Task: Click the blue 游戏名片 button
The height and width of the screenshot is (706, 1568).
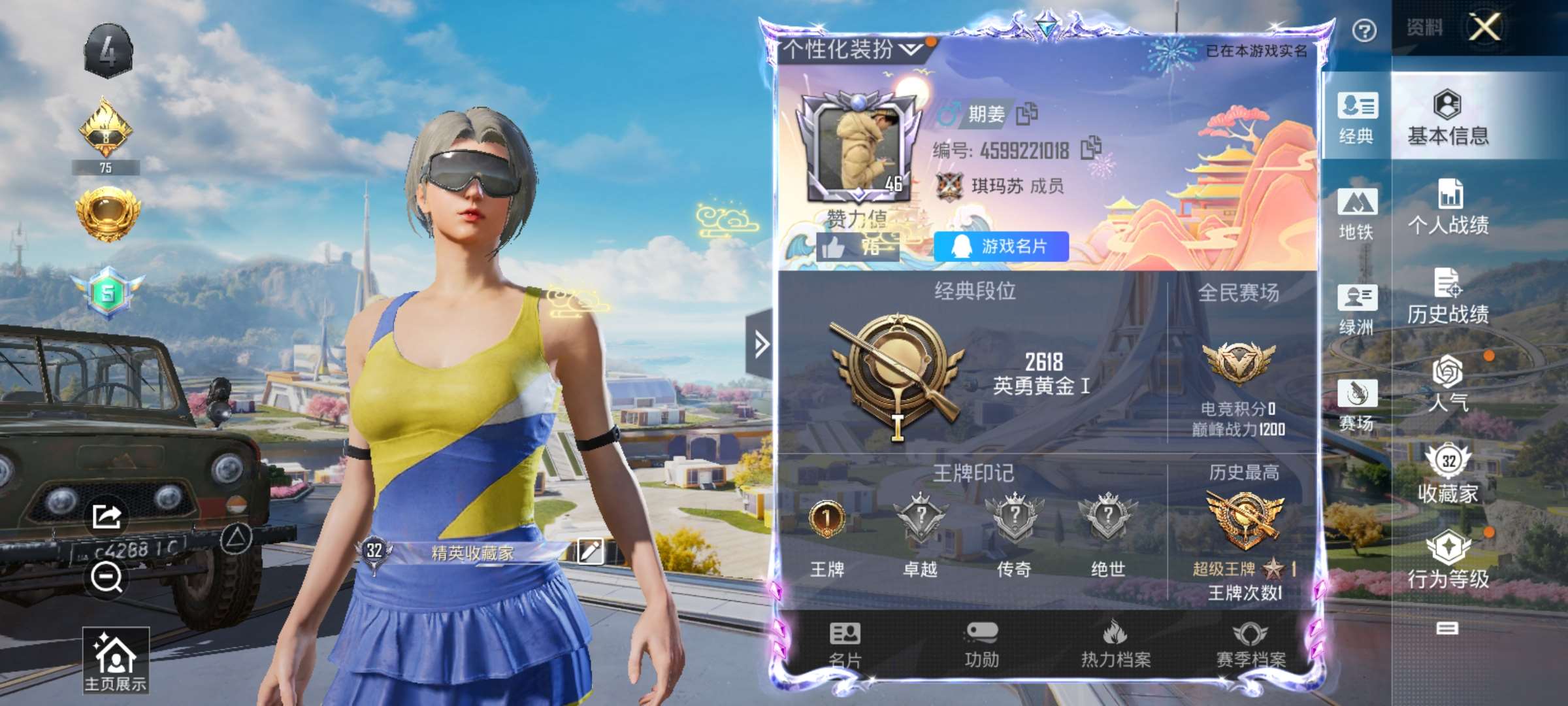Action: click(x=1001, y=246)
